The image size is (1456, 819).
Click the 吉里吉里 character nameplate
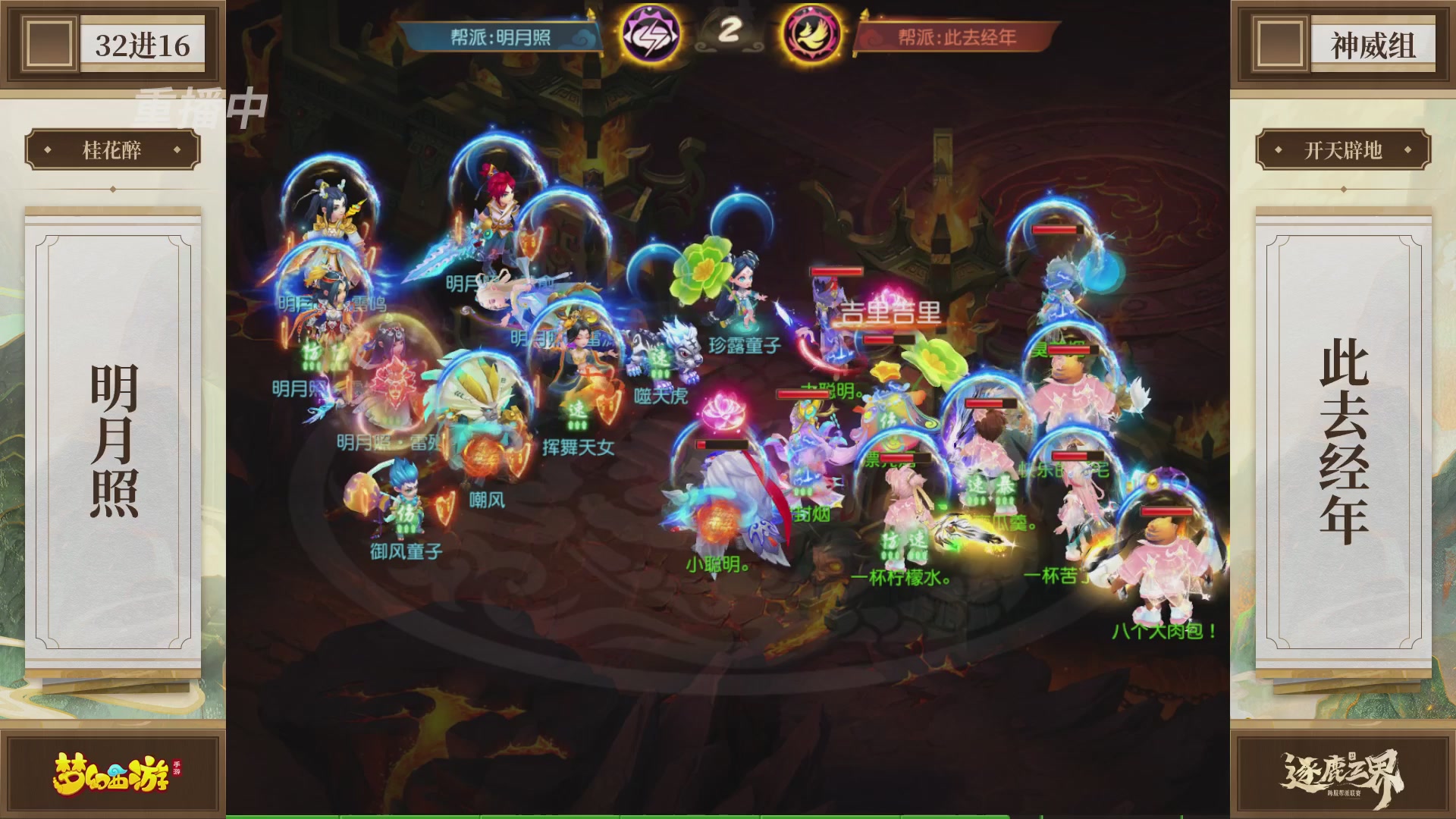point(891,315)
